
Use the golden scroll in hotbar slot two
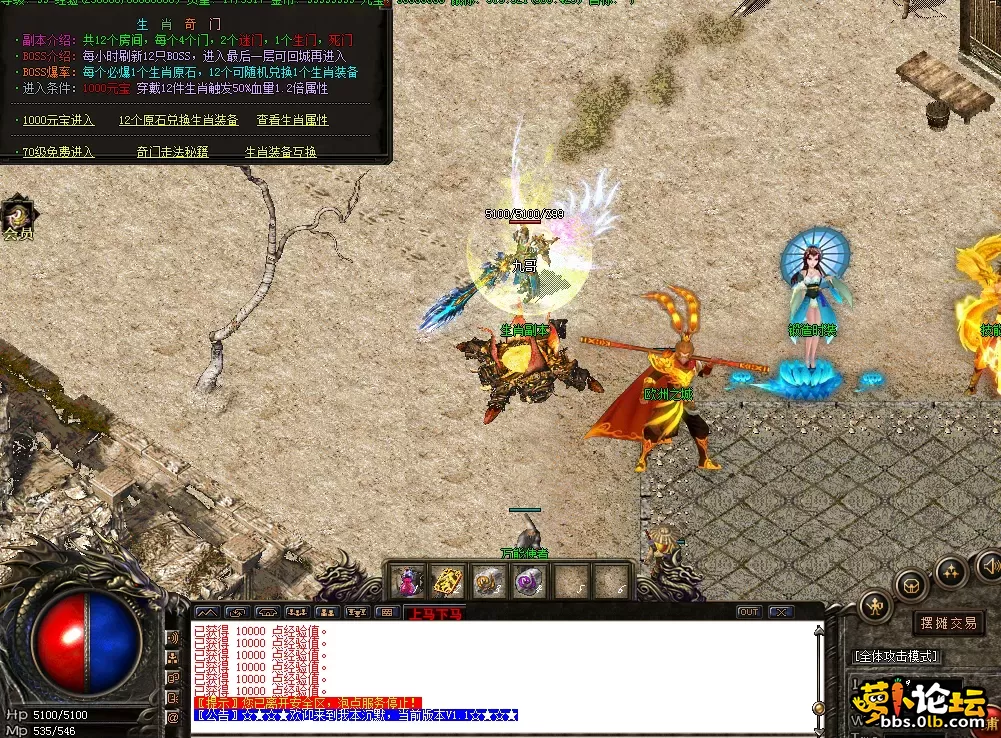pos(446,581)
